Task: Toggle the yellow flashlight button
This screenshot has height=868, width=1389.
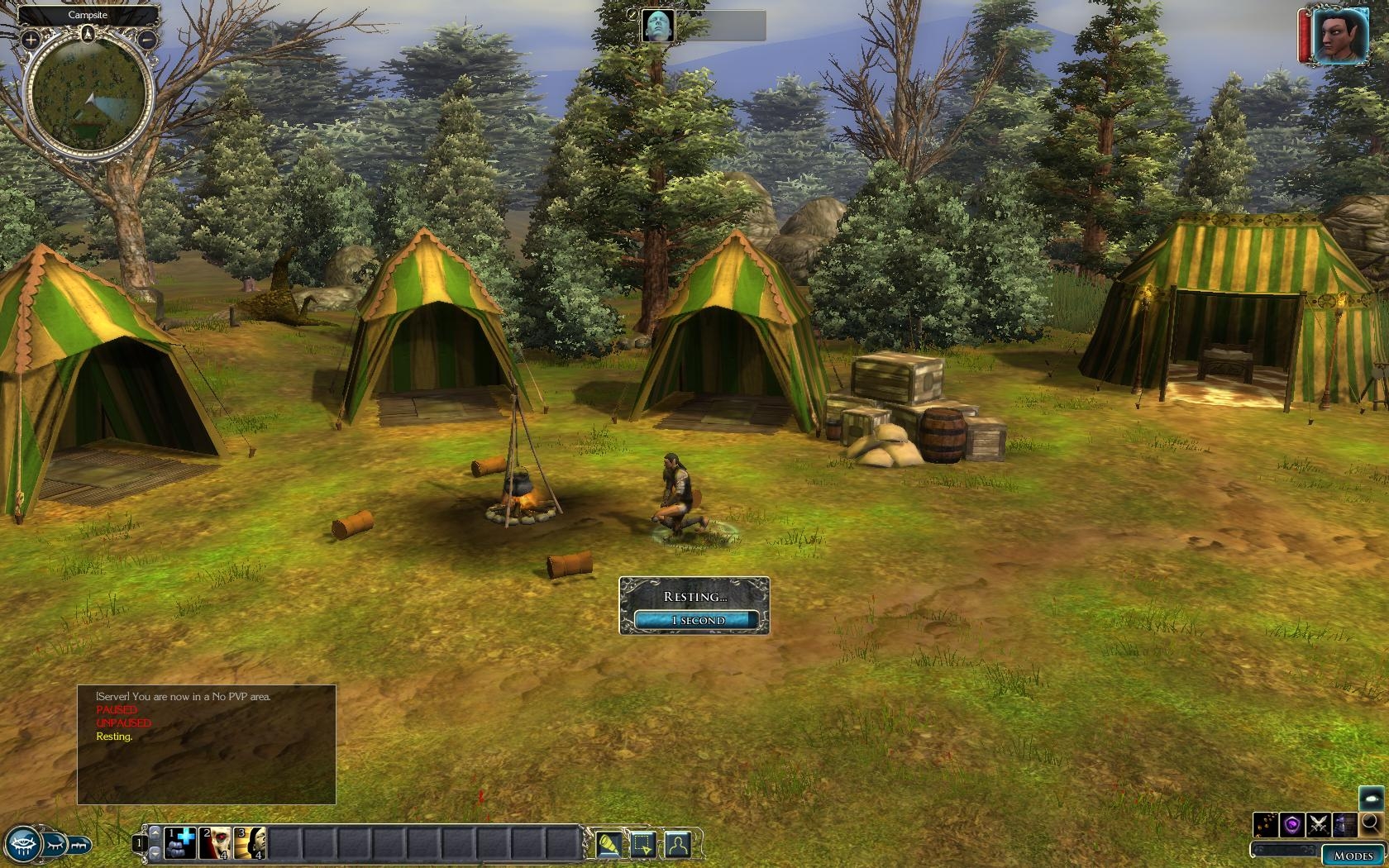Action: (609, 844)
